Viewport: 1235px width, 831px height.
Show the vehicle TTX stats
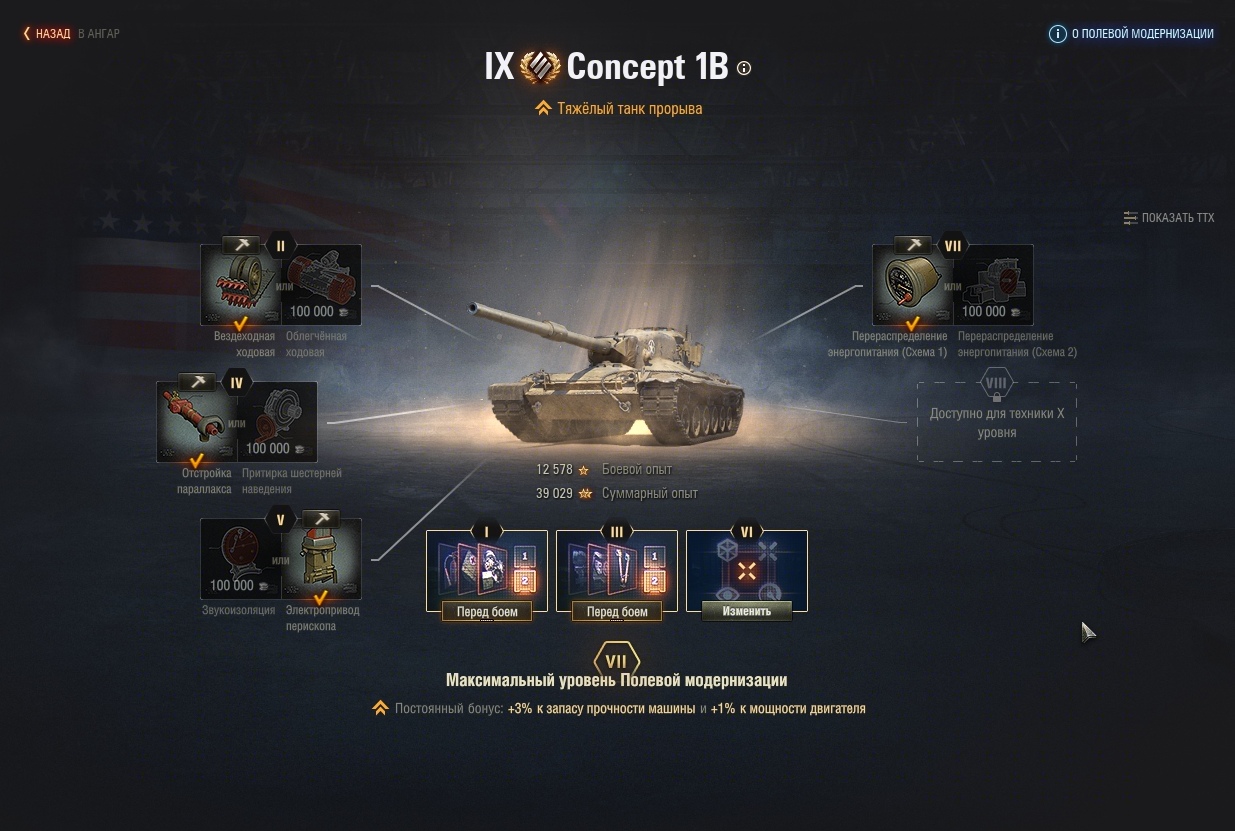[1168, 218]
